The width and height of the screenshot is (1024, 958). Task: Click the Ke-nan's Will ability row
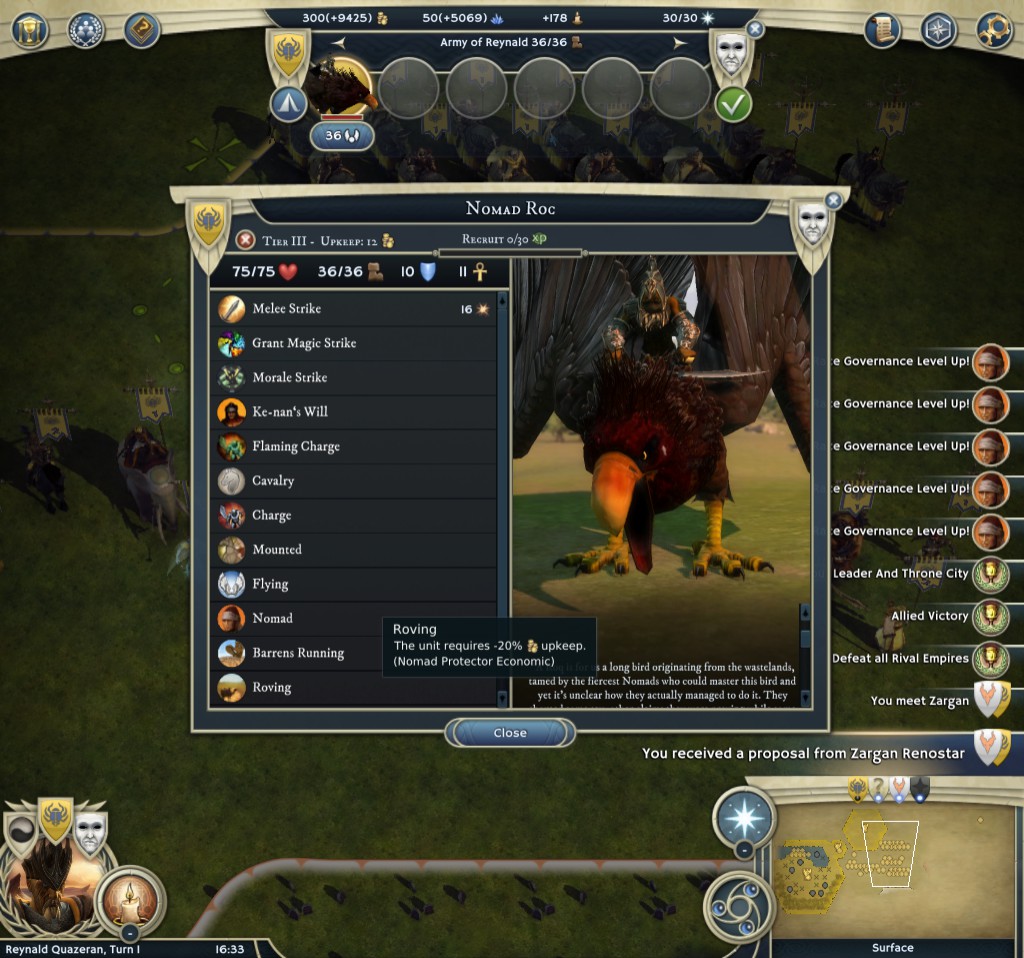point(355,412)
